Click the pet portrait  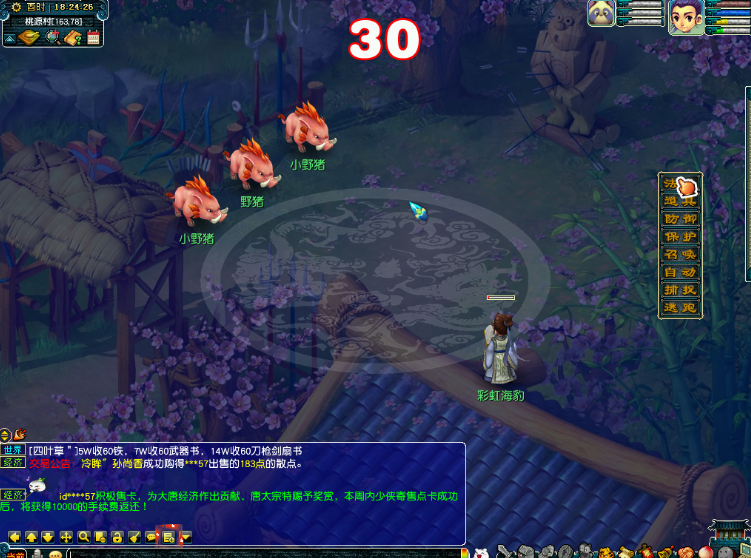tap(601, 13)
